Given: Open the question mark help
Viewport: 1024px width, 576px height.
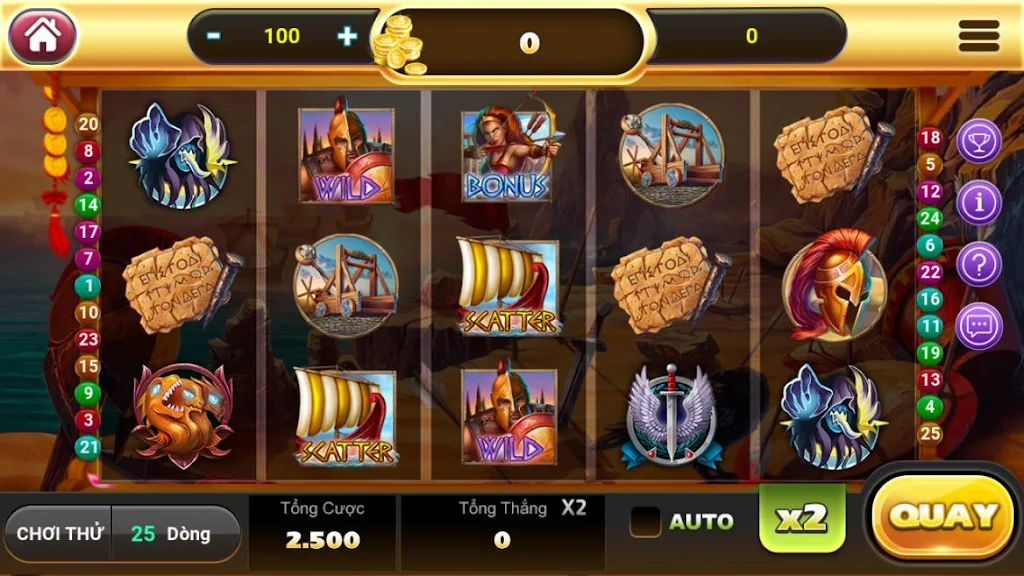Looking at the screenshot, I should (979, 265).
